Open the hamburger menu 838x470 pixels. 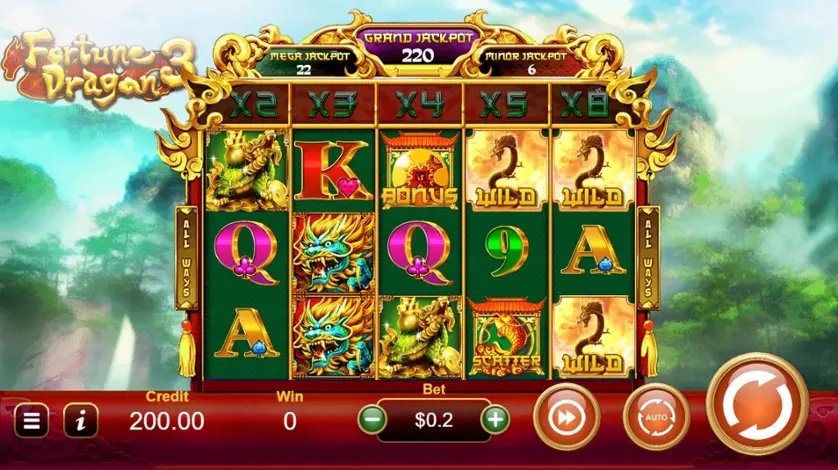(x=30, y=421)
